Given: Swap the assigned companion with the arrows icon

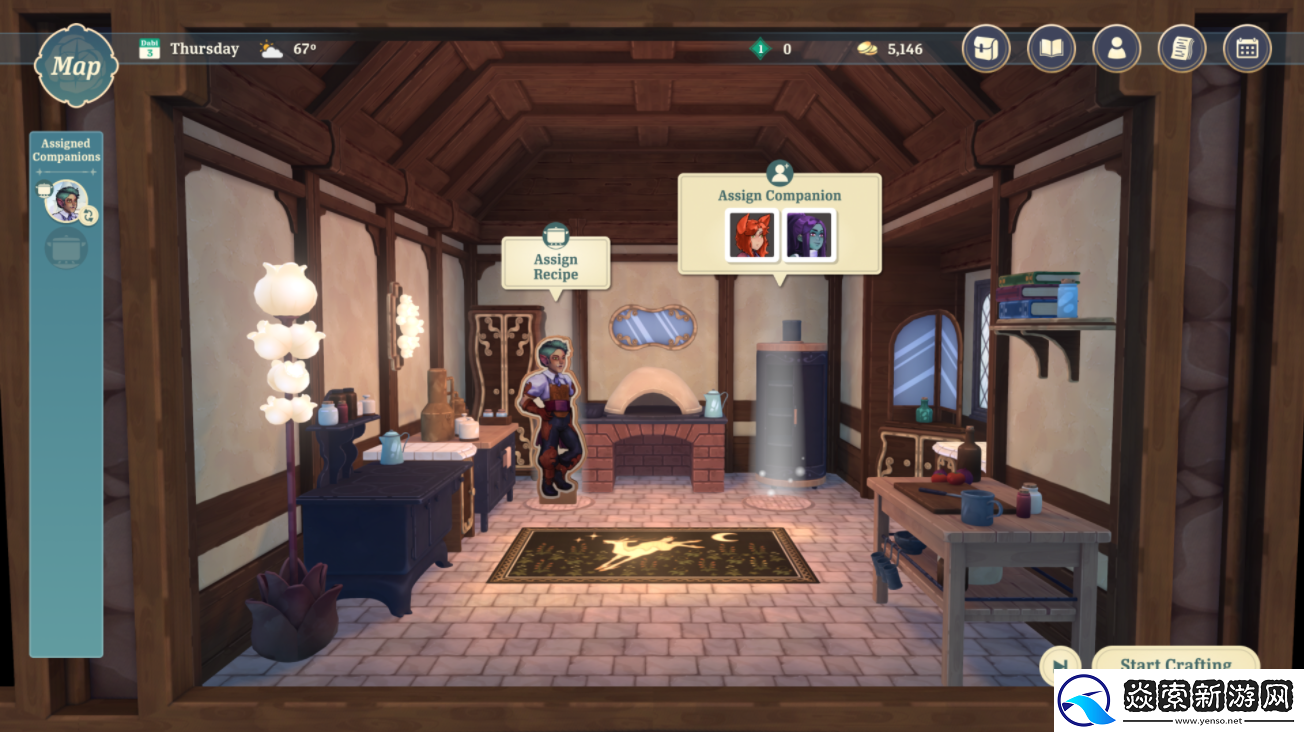Looking at the screenshot, I should [x=88, y=214].
